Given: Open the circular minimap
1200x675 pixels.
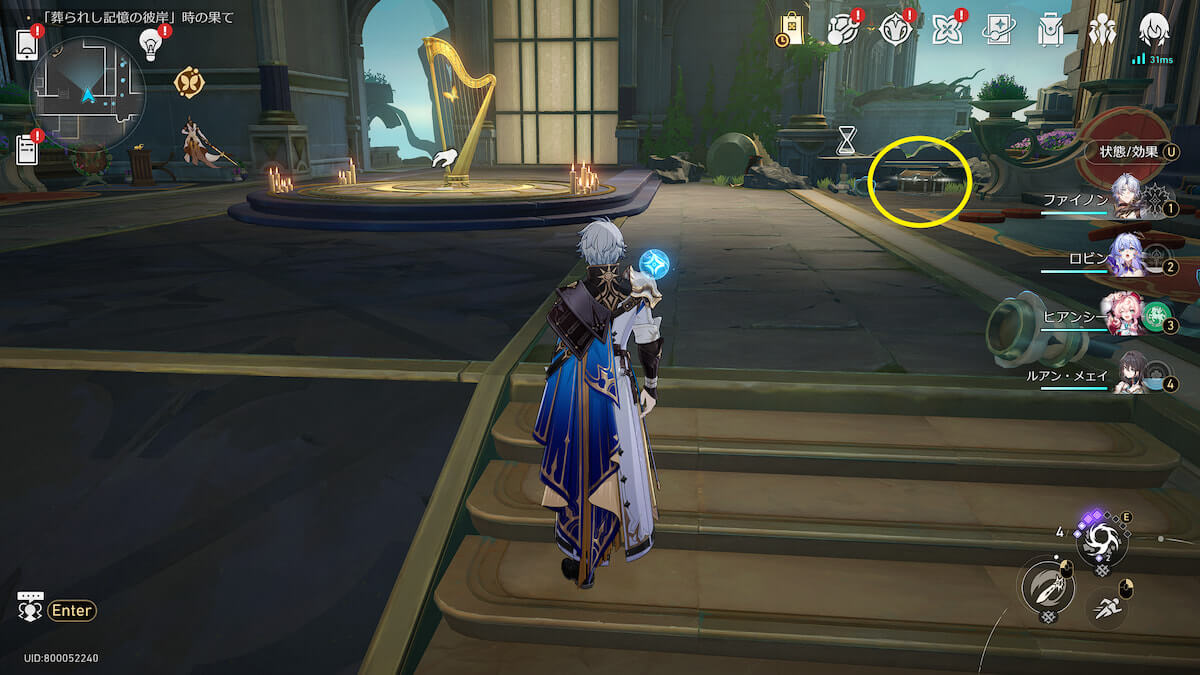Looking at the screenshot, I should (x=88, y=94).
